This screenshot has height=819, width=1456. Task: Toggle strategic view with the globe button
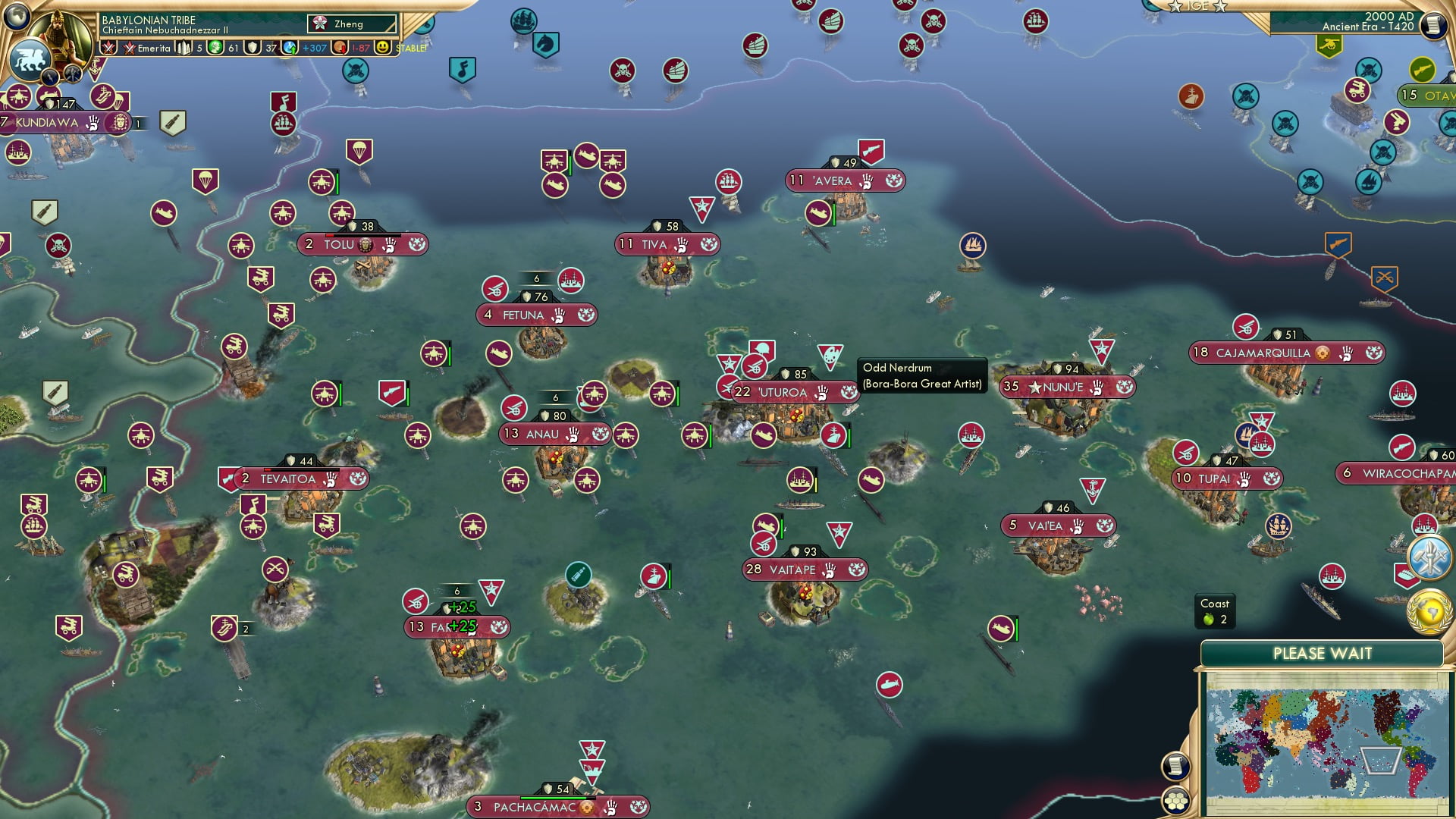click(x=17, y=17)
